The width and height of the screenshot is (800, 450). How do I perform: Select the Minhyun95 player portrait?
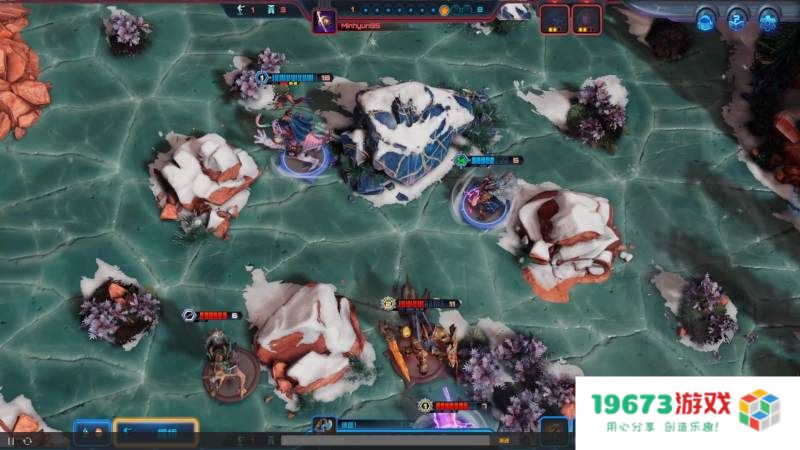[324, 22]
